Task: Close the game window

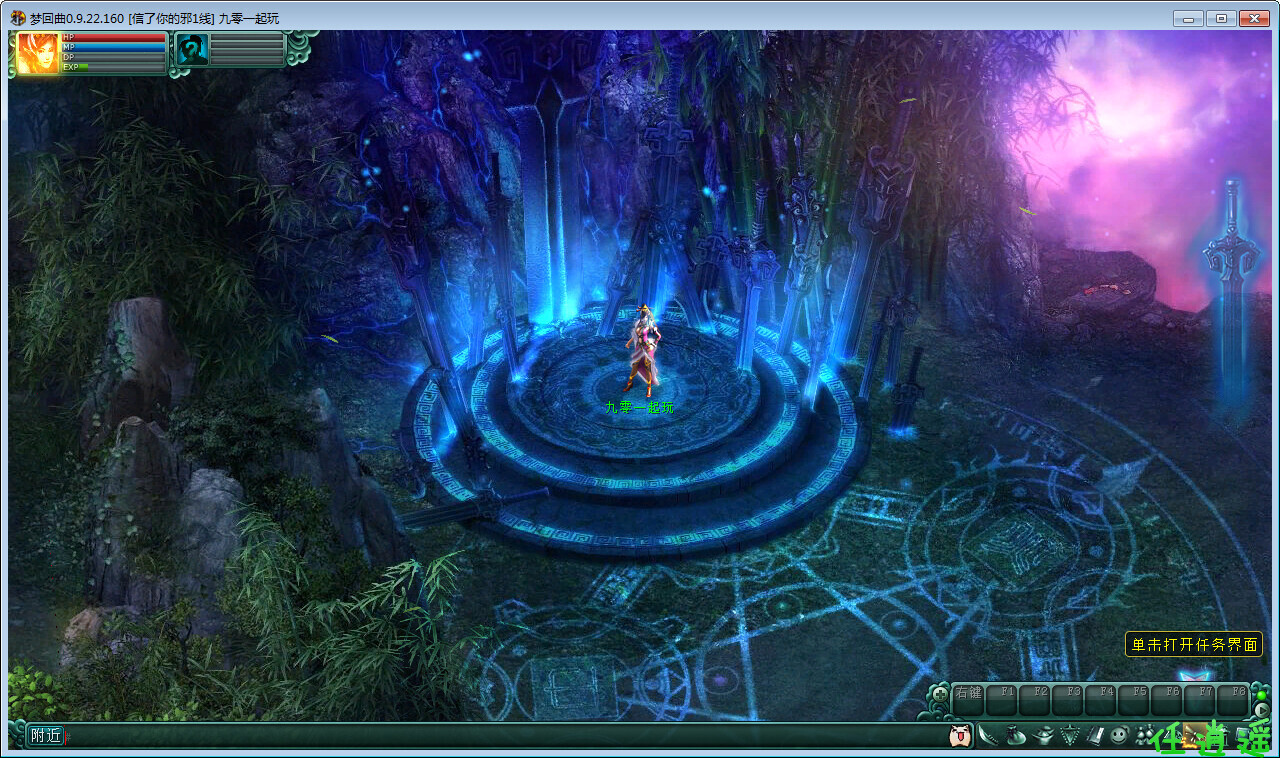Action: tap(1253, 18)
